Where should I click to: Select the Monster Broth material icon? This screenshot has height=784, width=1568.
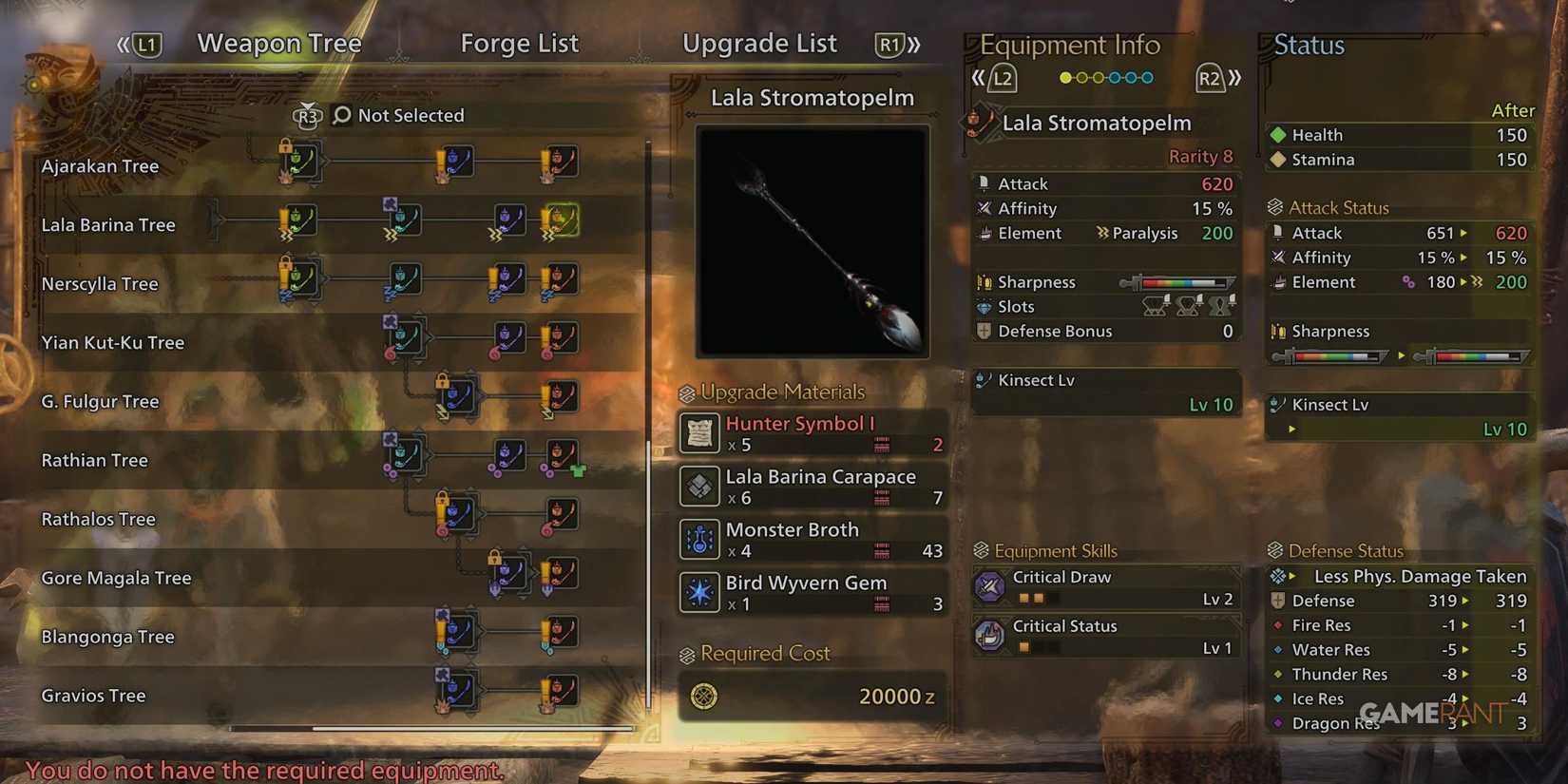[699, 540]
